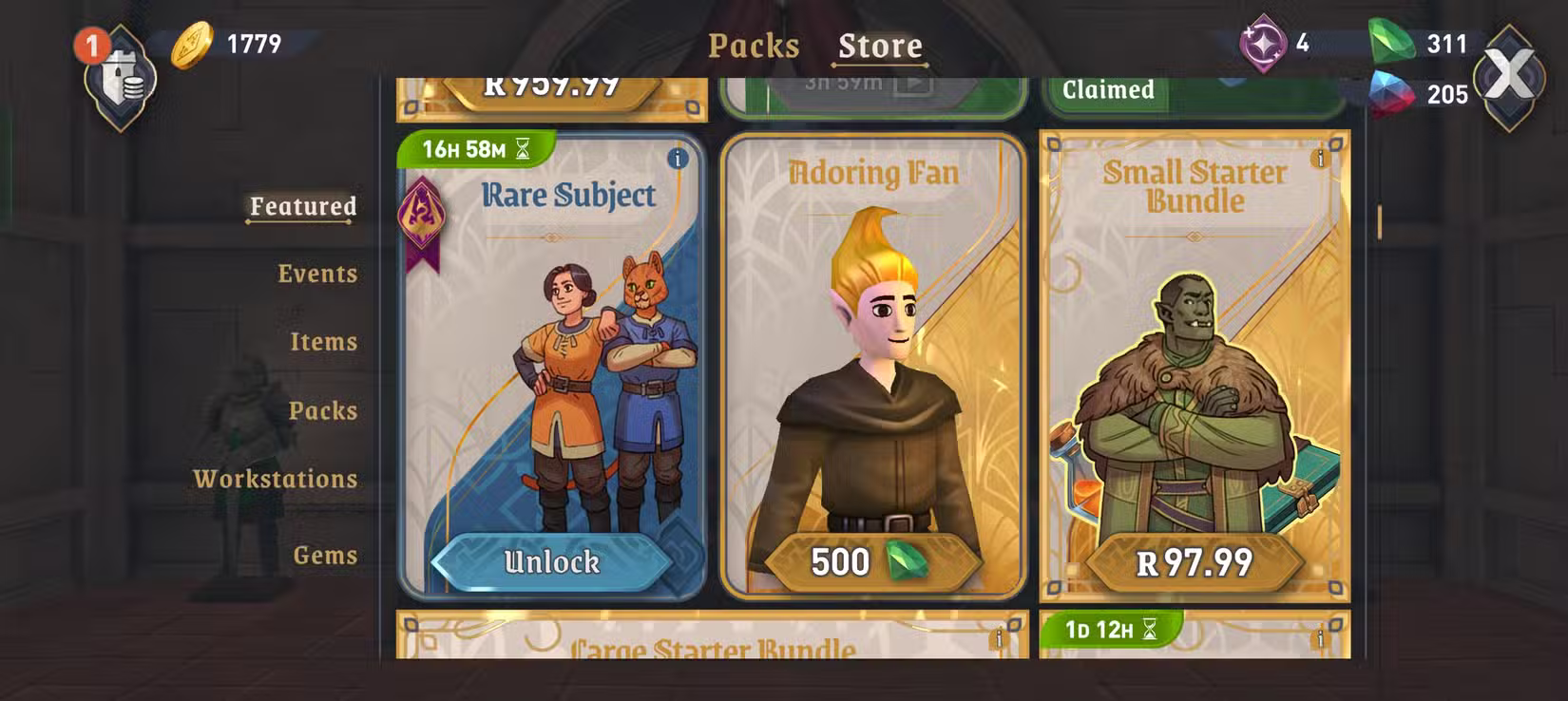Unlock the Rare Subject offer
Viewport: 1568px width, 701px height.
pos(552,562)
